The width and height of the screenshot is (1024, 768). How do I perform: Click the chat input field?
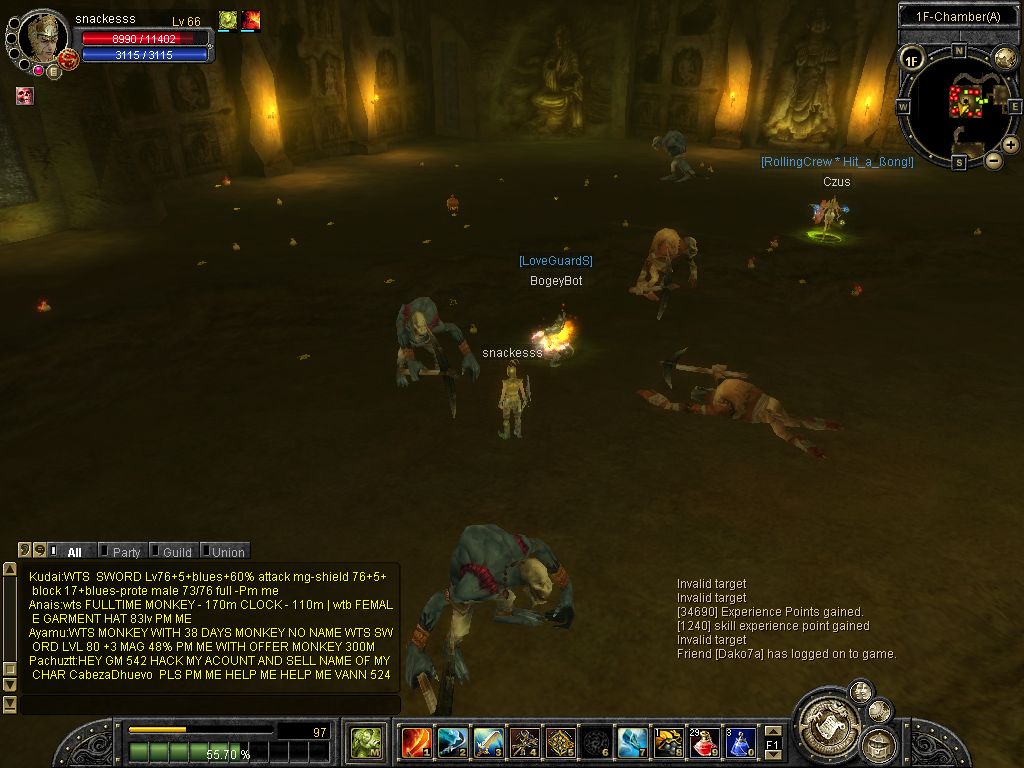click(210, 705)
